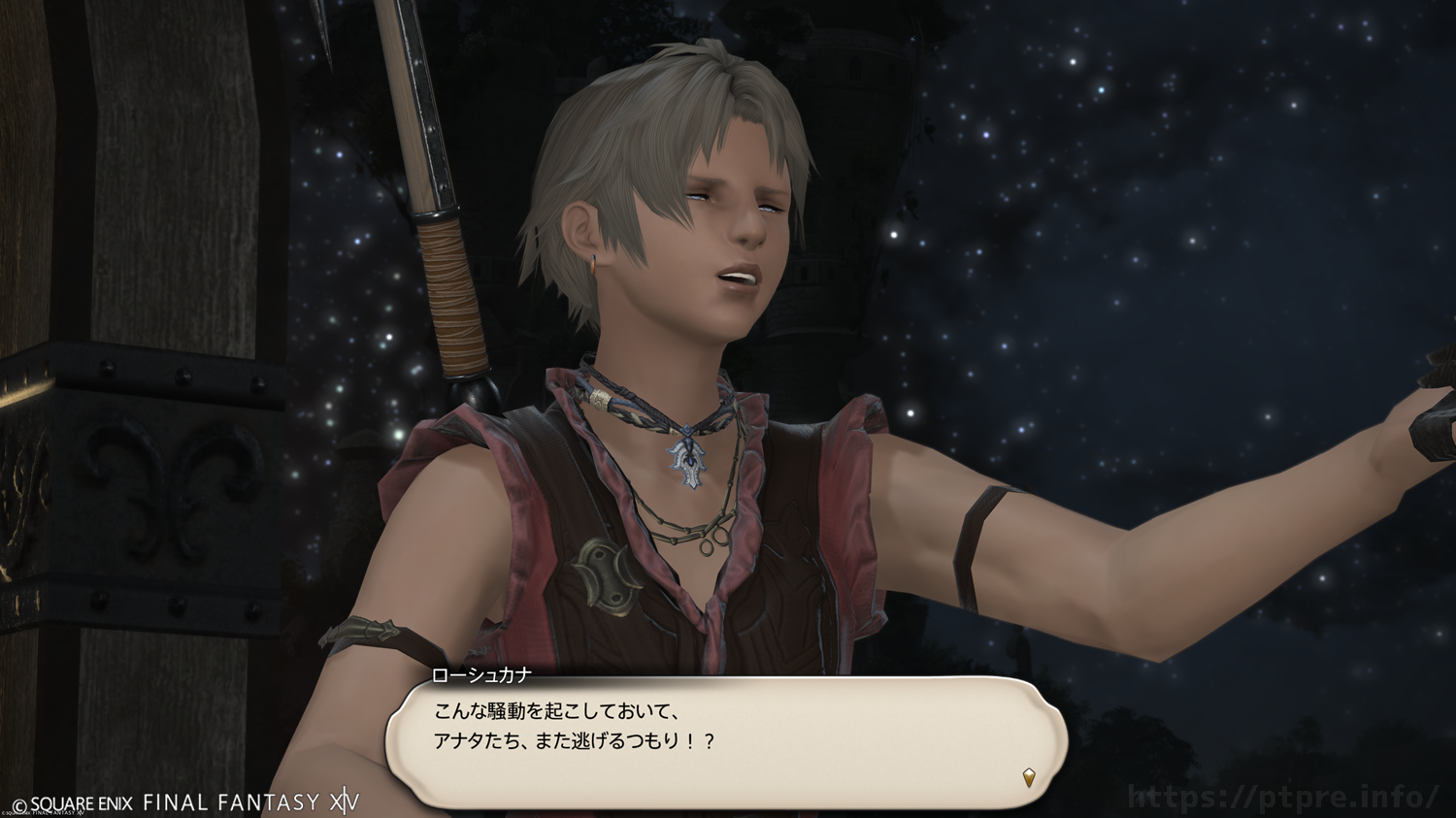Click the dialogue advance arrow indicator

point(1029,776)
